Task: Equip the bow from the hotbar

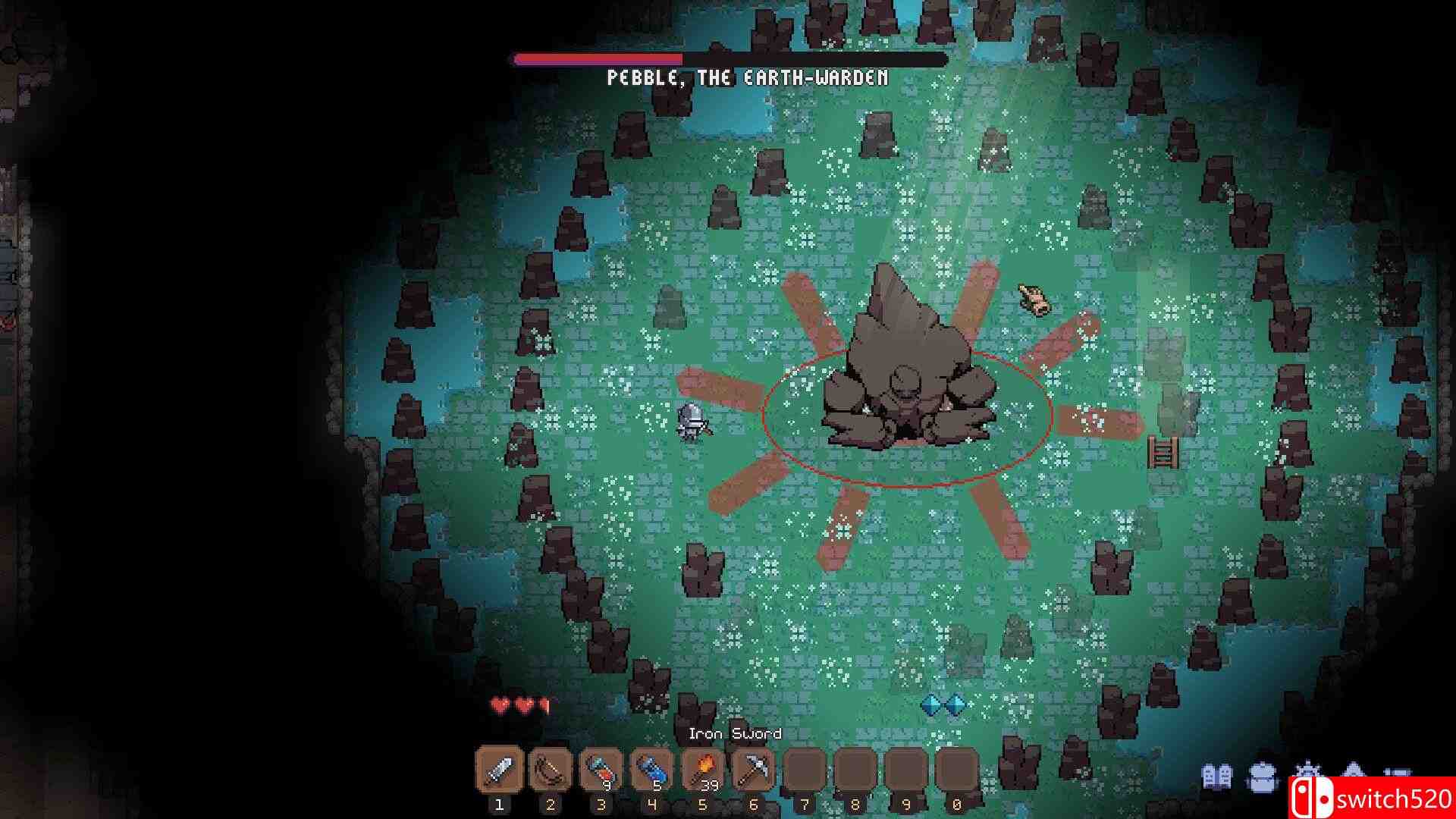Action: pyautogui.click(x=550, y=771)
